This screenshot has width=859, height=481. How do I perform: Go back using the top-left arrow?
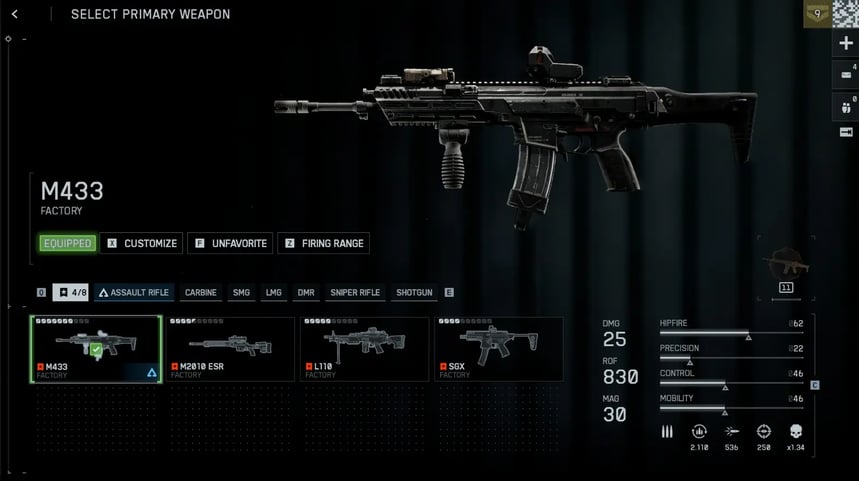point(15,14)
